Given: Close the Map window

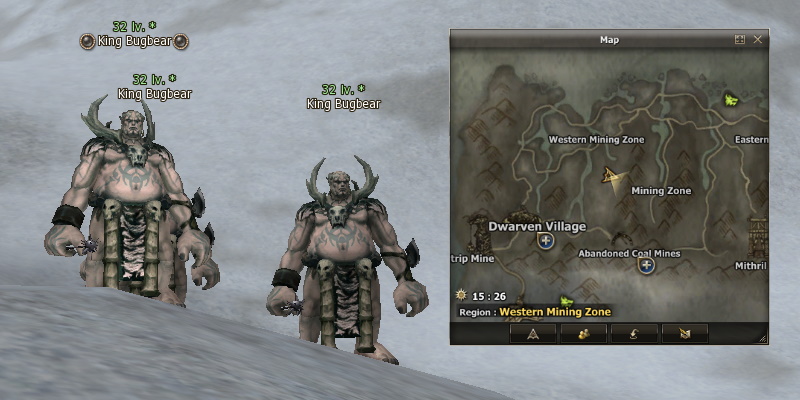Looking at the screenshot, I should (757, 40).
